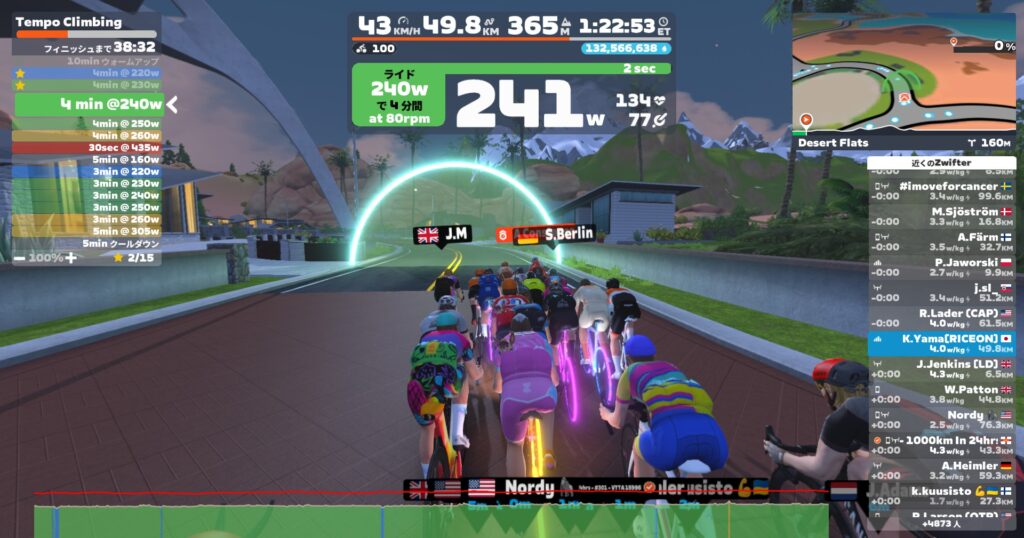Select A.Heimler from the rider list
The image size is (1024, 538).
tap(940, 470)
